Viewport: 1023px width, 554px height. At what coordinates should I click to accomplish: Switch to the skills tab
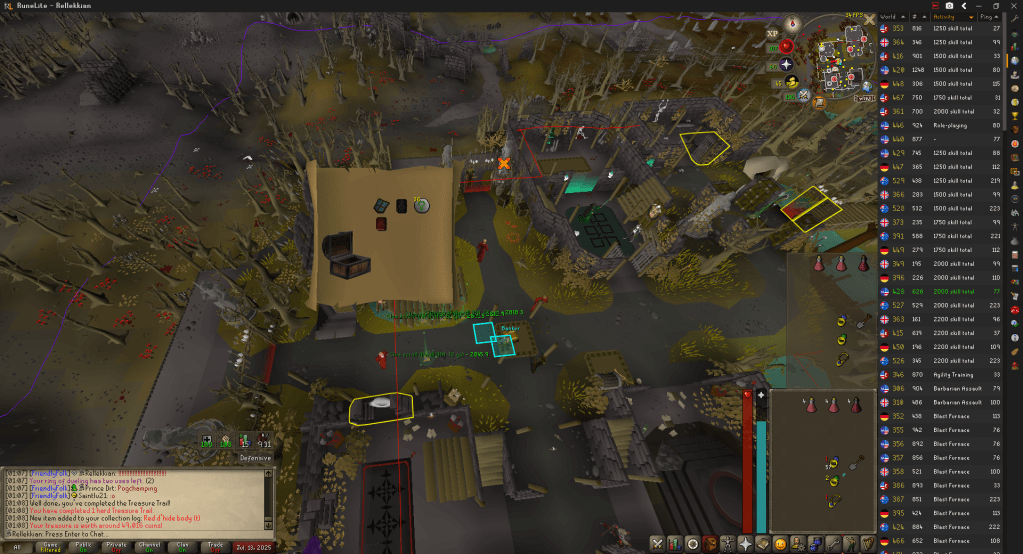[676, 543]
